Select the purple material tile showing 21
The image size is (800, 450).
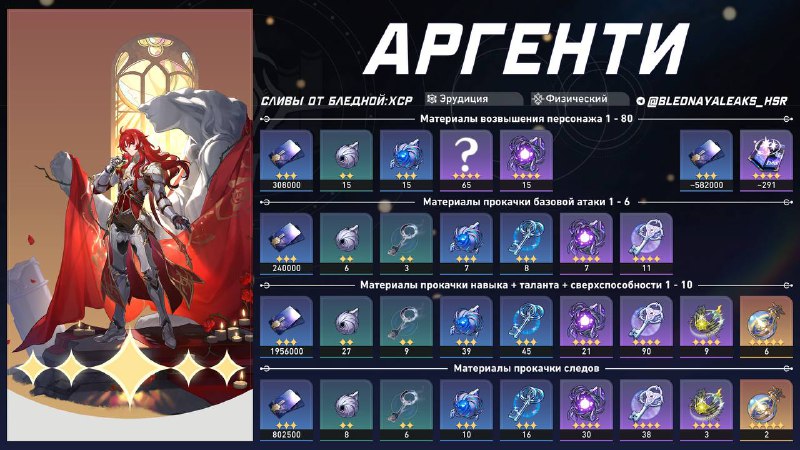click(x=585, y=321)
